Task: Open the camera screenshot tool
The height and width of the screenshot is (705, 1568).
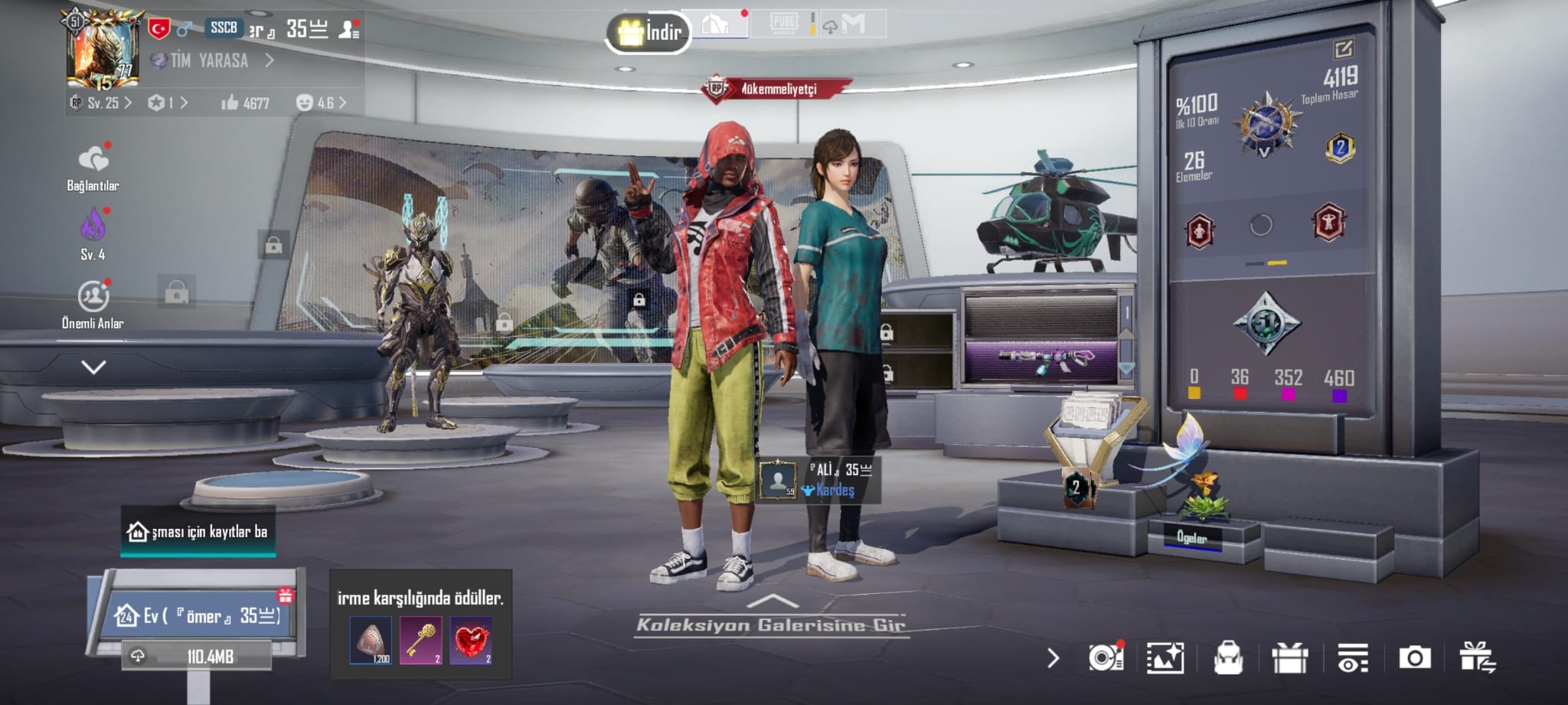Action: pyautogui.click(x=1414, y=658)
